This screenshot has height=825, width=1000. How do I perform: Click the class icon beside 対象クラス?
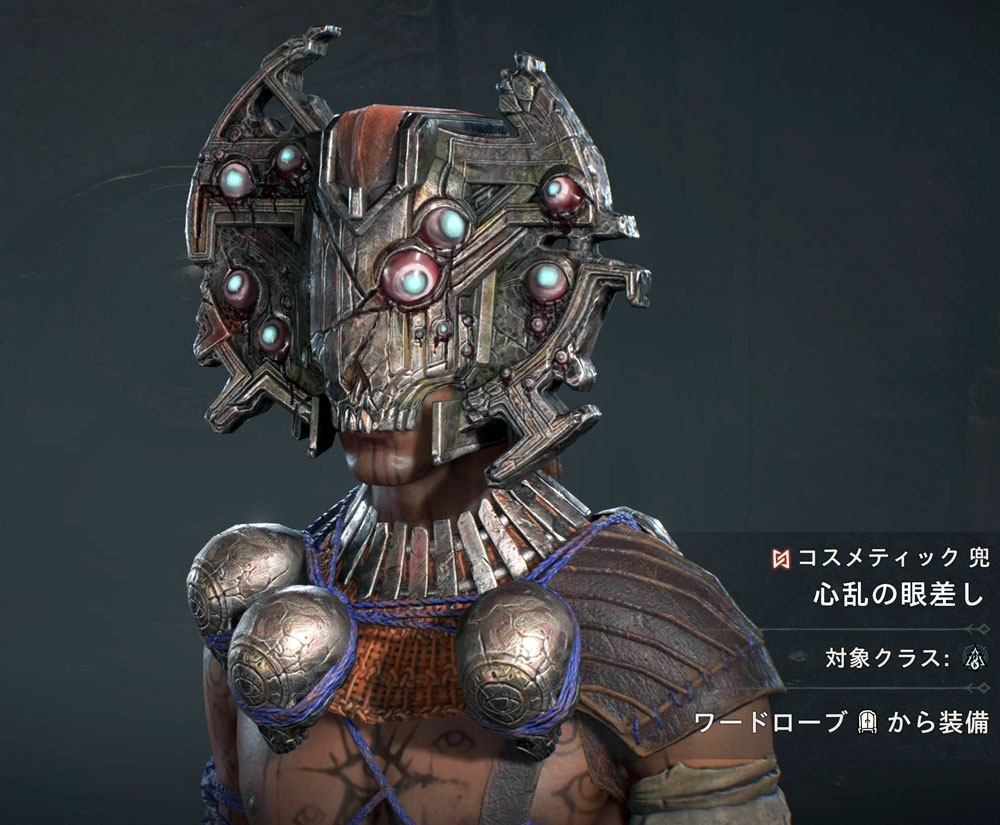click(971, 658)
